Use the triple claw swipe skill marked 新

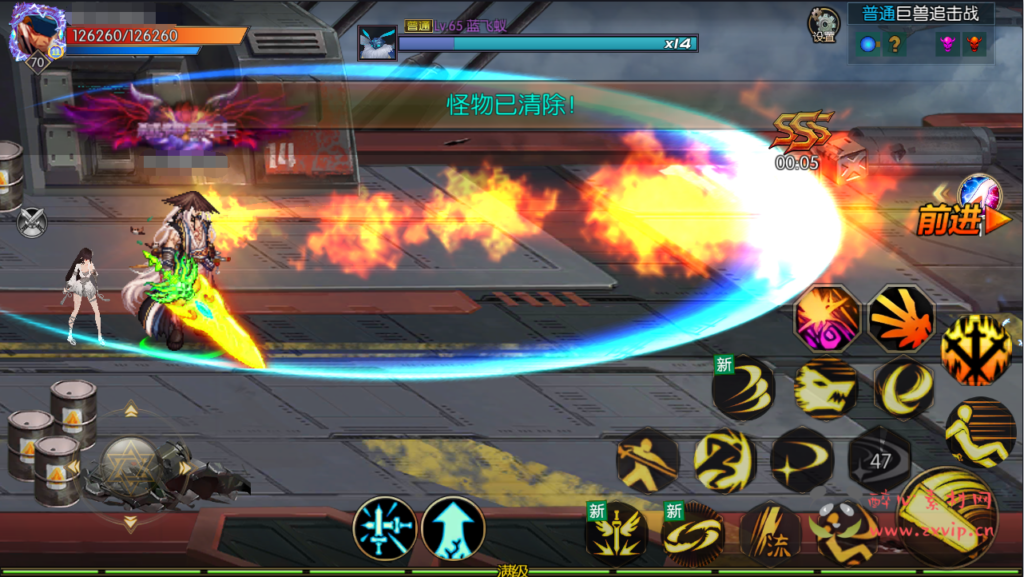coord(743,388)
